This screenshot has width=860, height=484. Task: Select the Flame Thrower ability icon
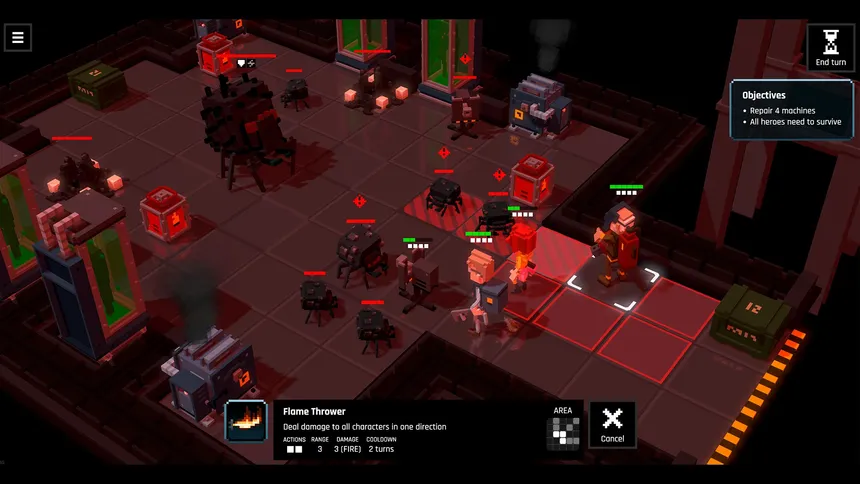[x=246, y=422]
